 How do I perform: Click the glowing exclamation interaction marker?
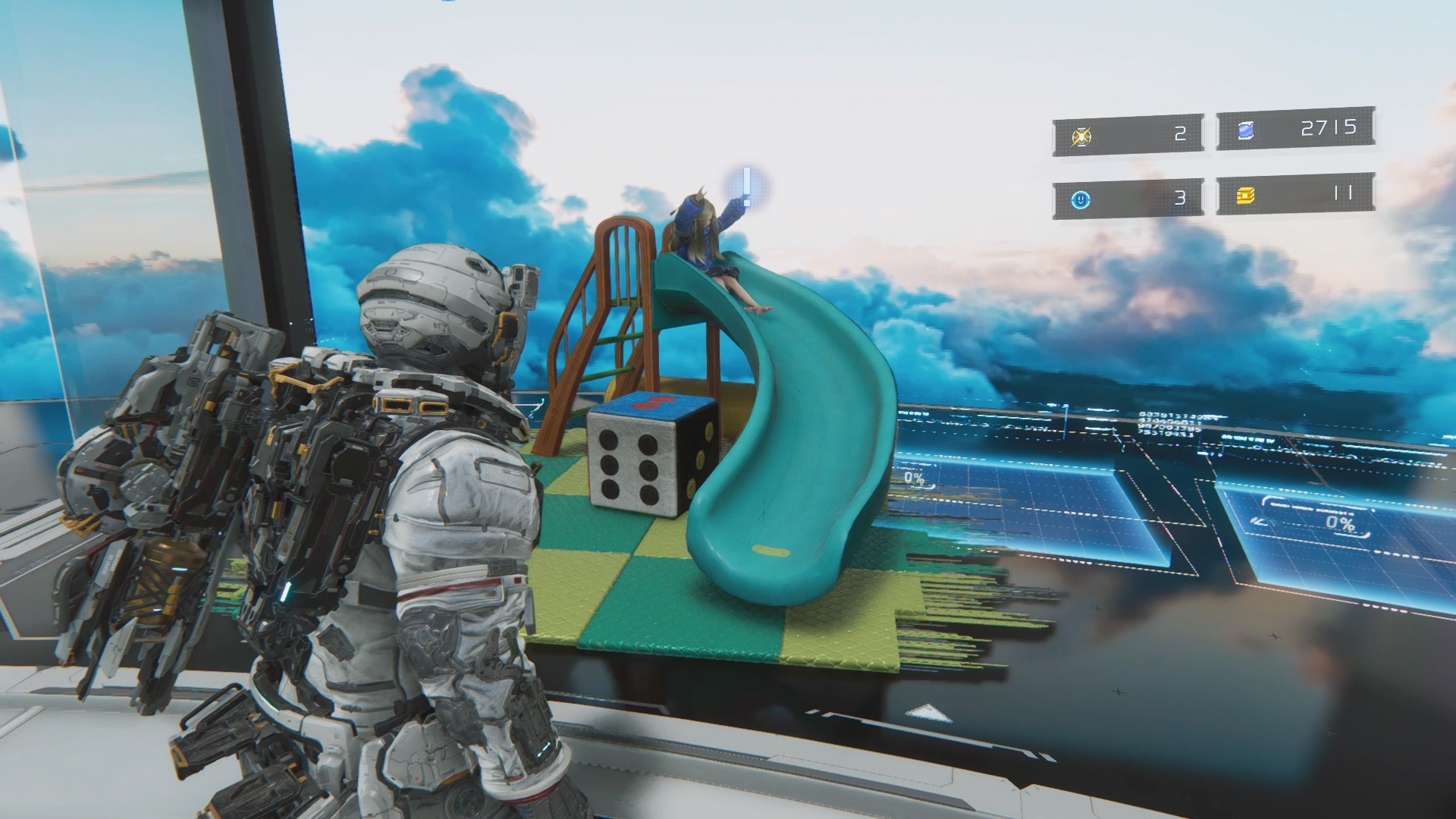pyautogui.click(x=747, y=186)
